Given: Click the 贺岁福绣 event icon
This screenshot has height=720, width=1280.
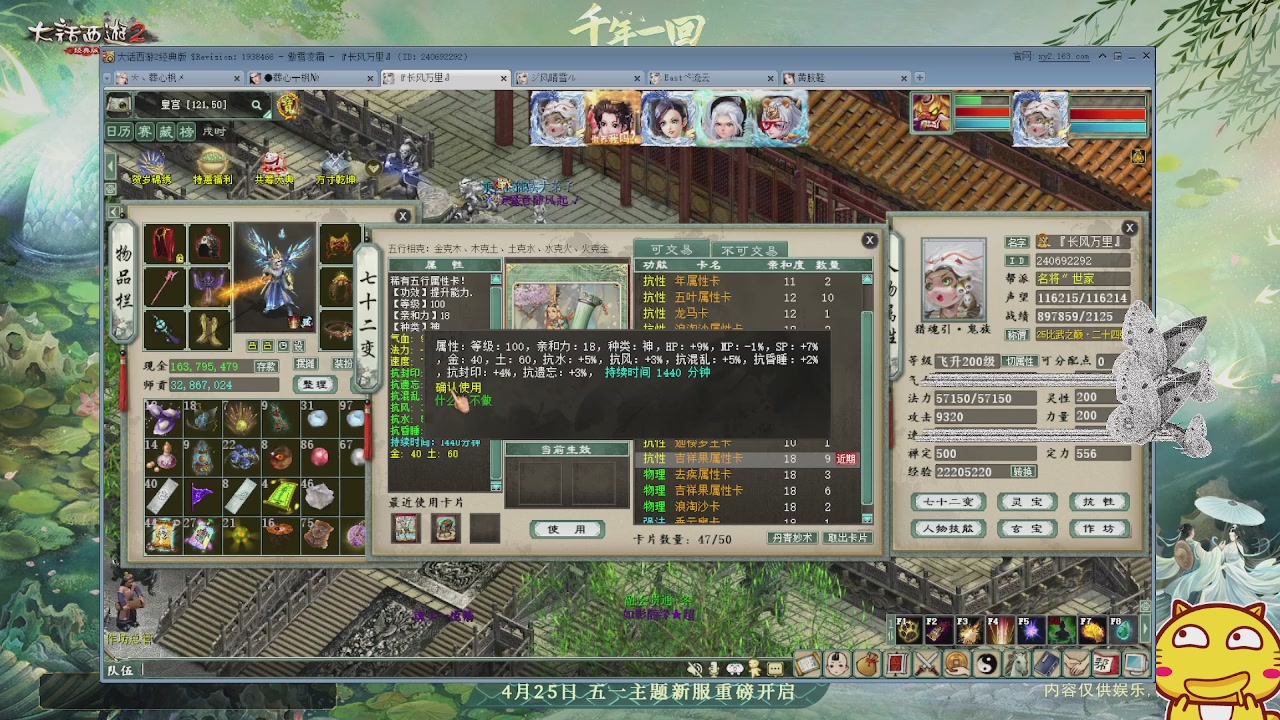Looking at the screenshot, I should point(150,162).
